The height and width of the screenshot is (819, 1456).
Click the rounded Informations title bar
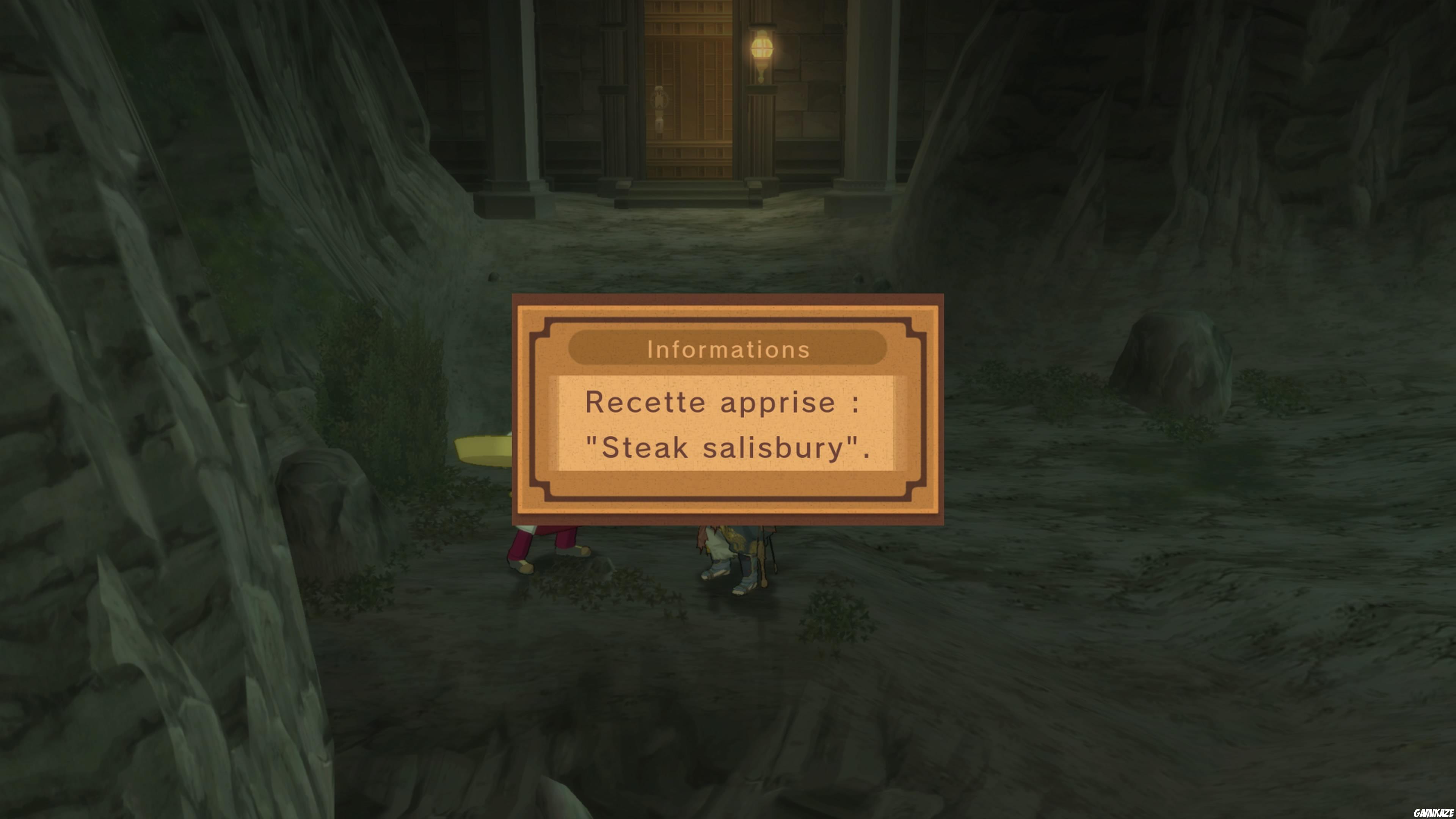tap(728, 349)
